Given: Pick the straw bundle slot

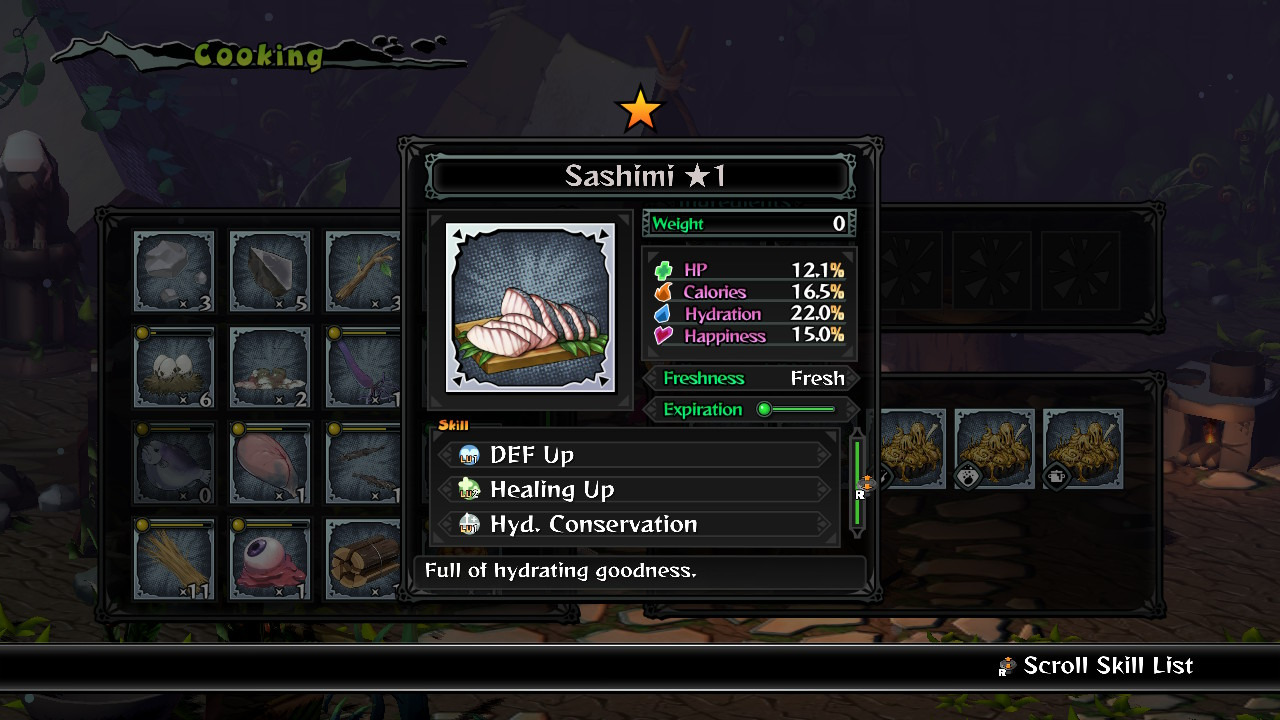Looking at the screenshot, I should [174, 558].
